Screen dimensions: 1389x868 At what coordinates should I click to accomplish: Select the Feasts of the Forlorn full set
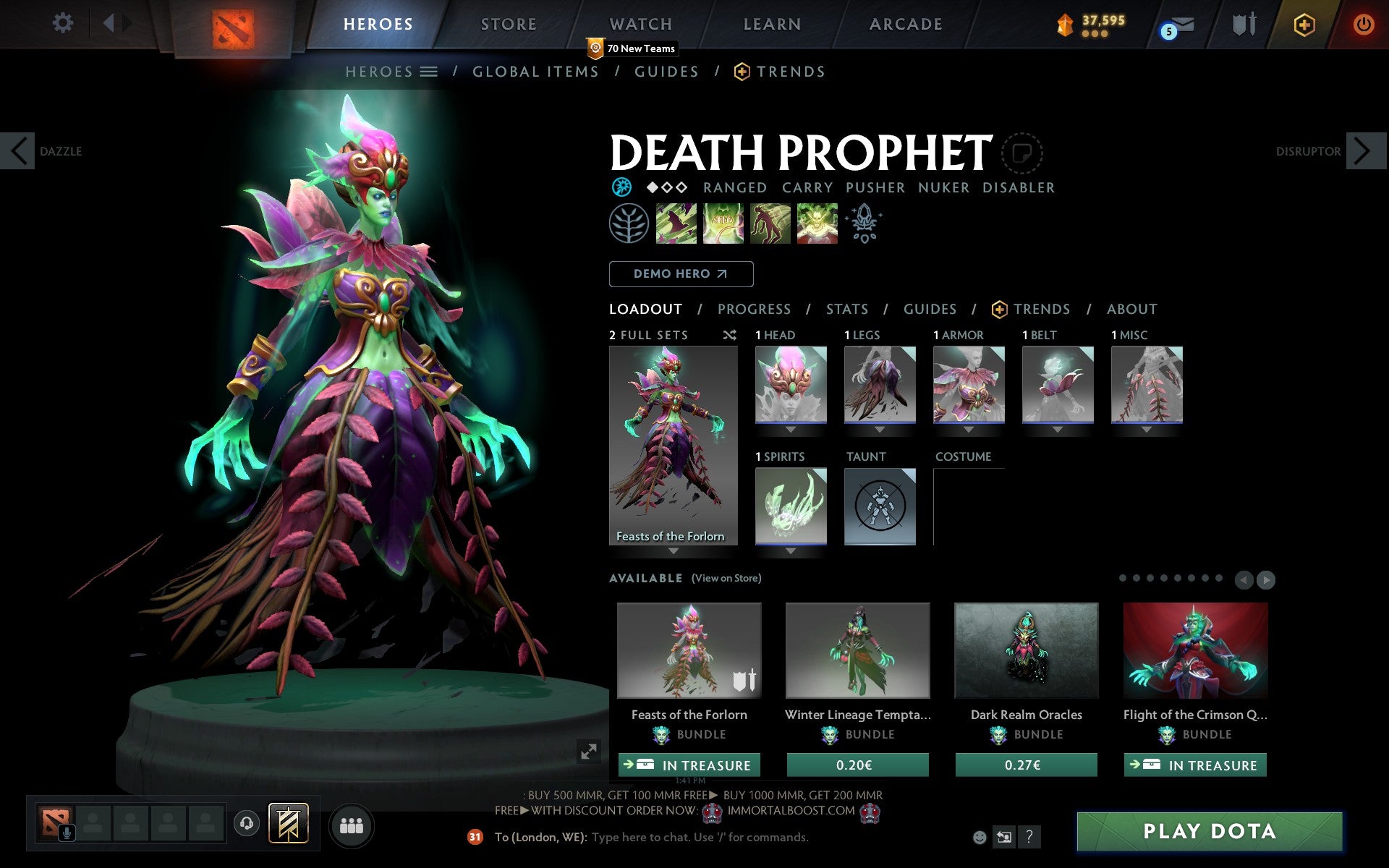673,445
